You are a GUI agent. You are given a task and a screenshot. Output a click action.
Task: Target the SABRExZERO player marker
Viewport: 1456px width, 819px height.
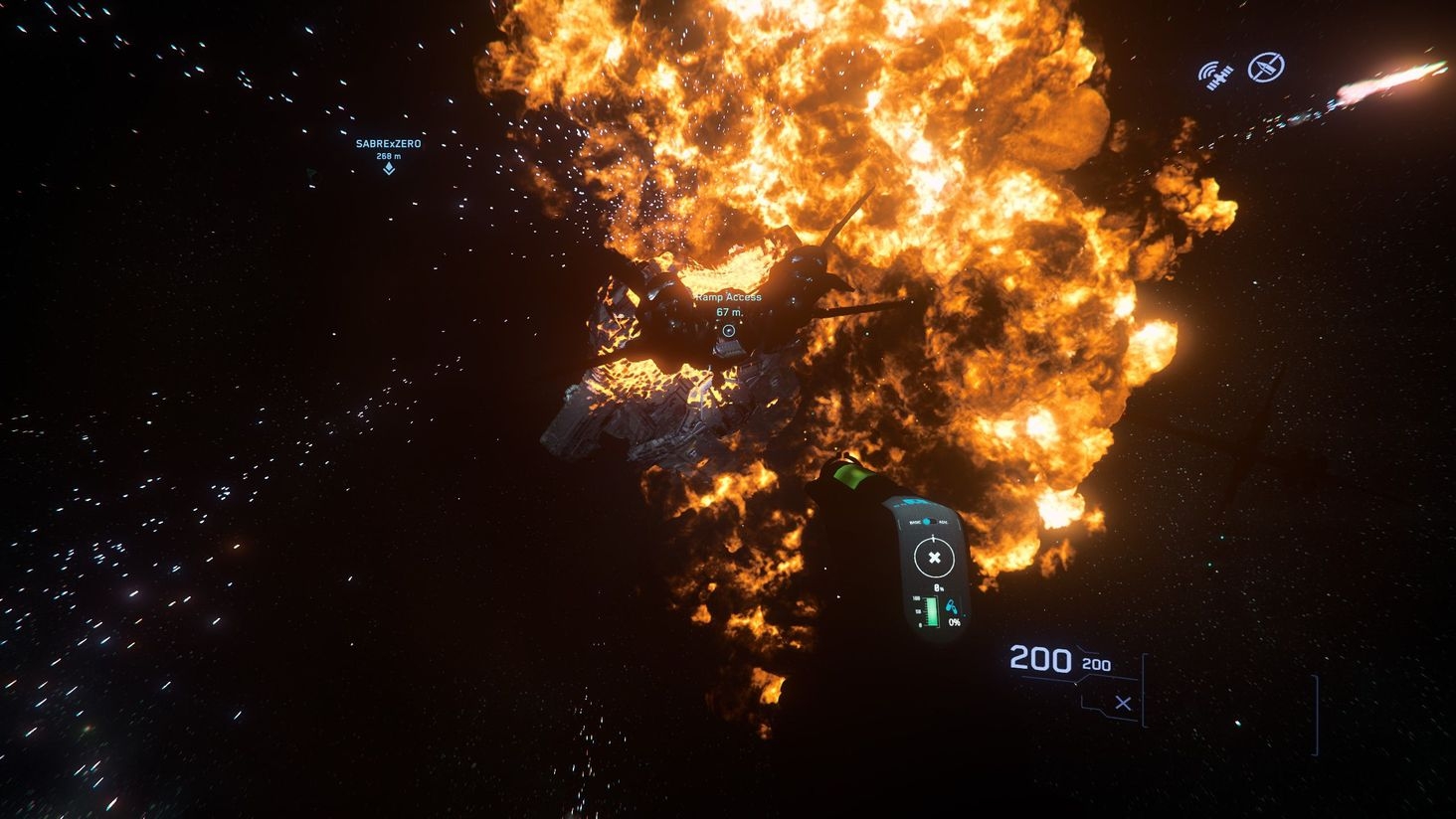(x=389, y=169)
